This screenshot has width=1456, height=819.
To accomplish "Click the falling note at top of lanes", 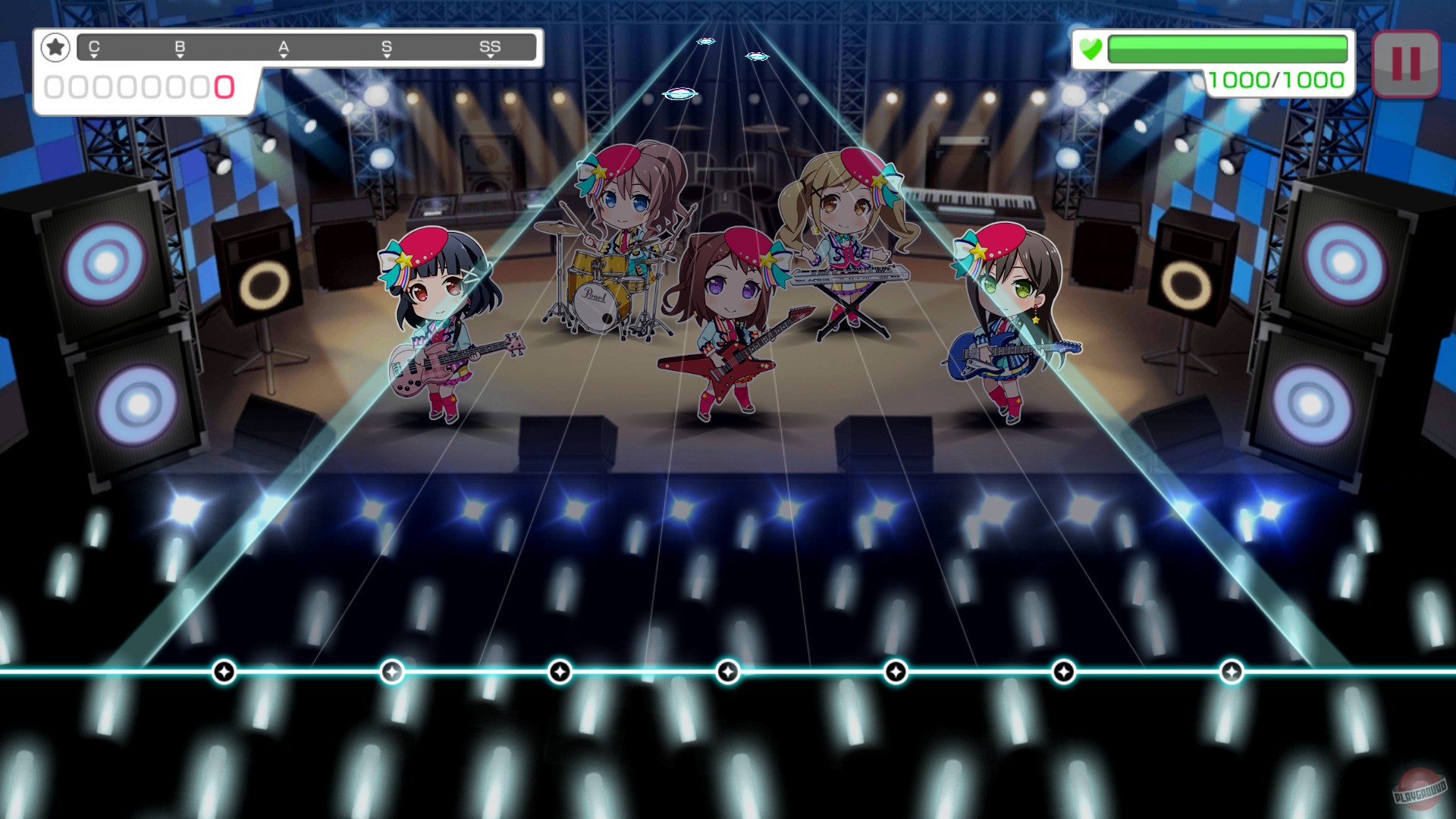I will click(x=707, y=42).
